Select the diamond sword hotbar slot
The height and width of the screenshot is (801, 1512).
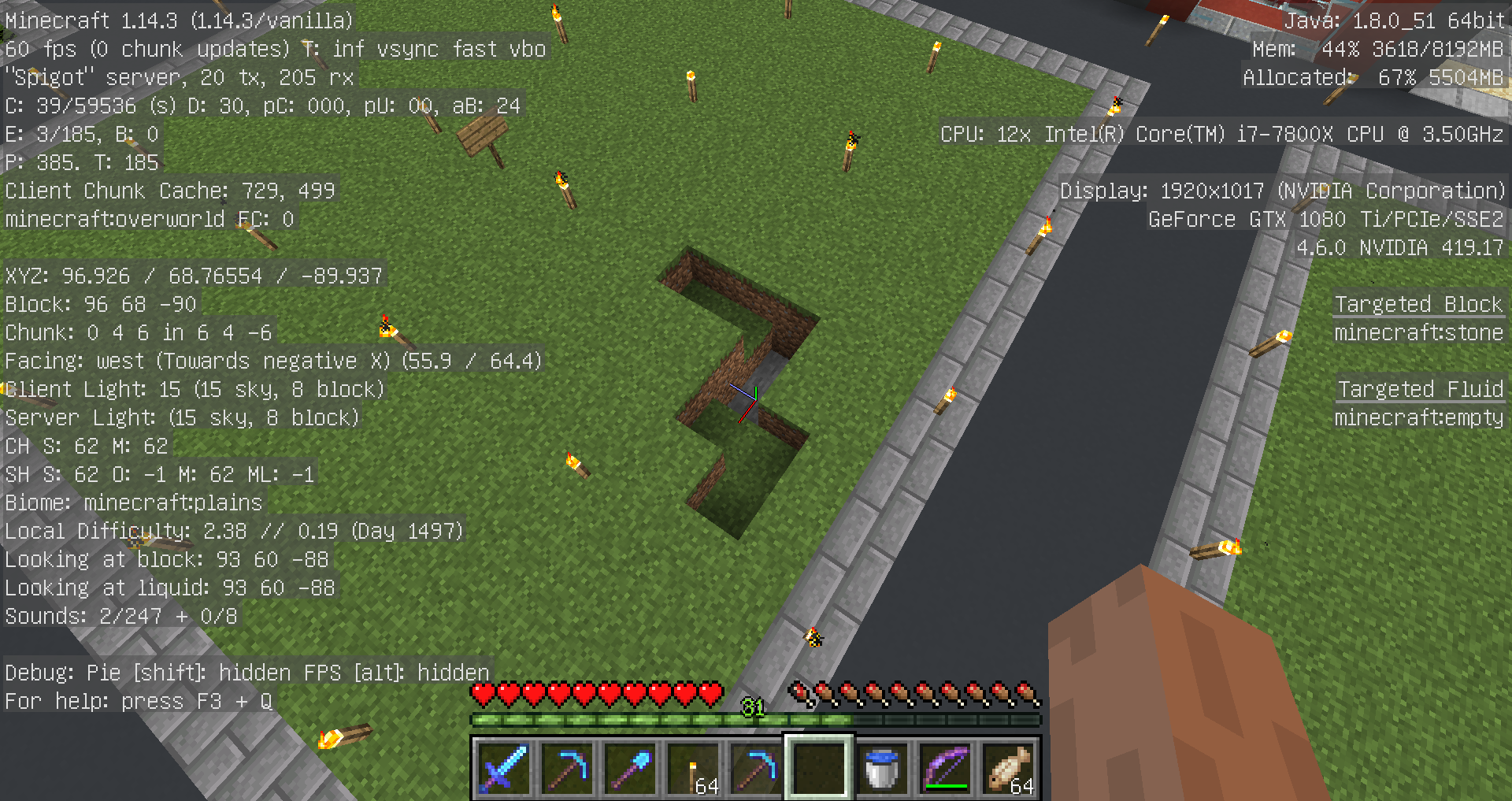coord(503,768)
